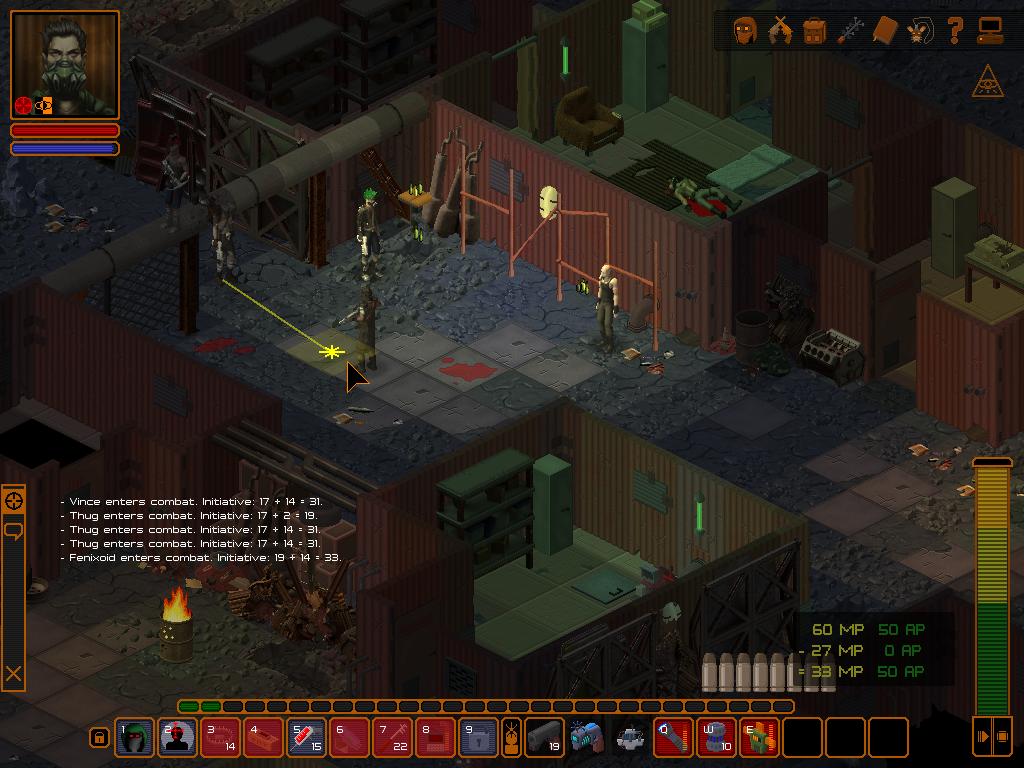Click the player portrait with gas mask
Screen dimensions: 1024x768
point(65,65)
